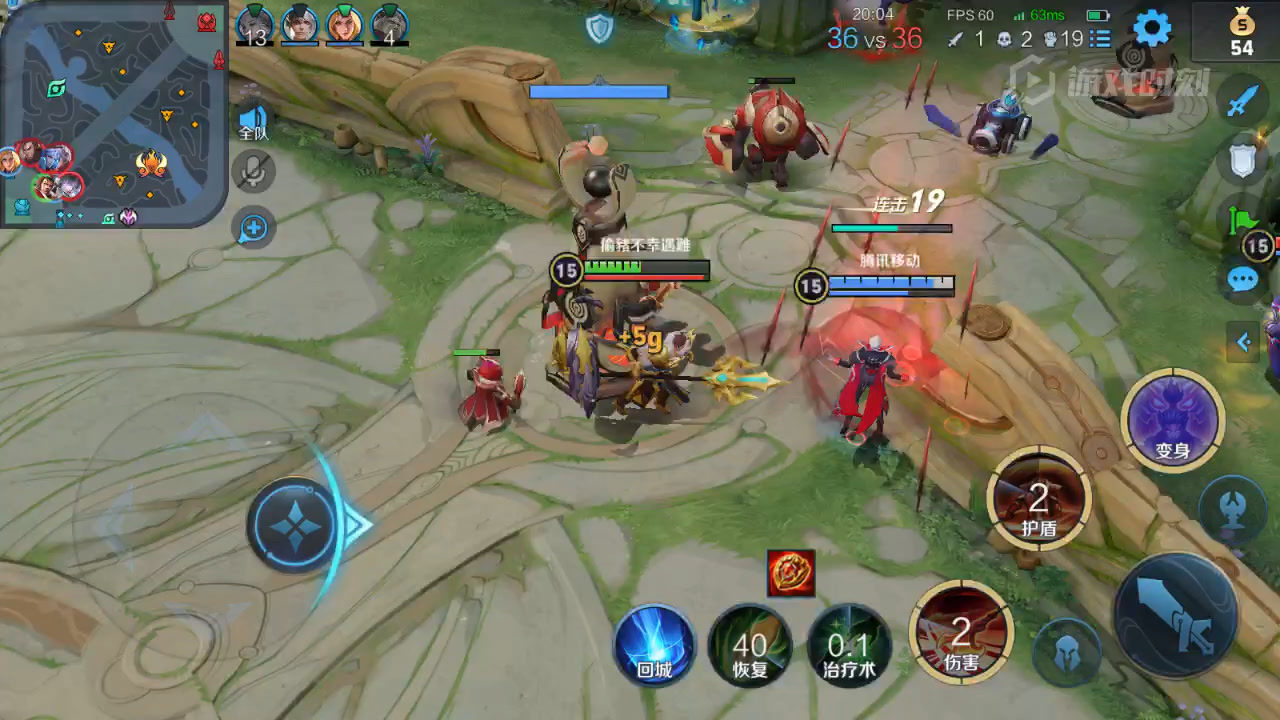Select the minion helmet attack button
1280x720 pixels.
click(1067, 653)
